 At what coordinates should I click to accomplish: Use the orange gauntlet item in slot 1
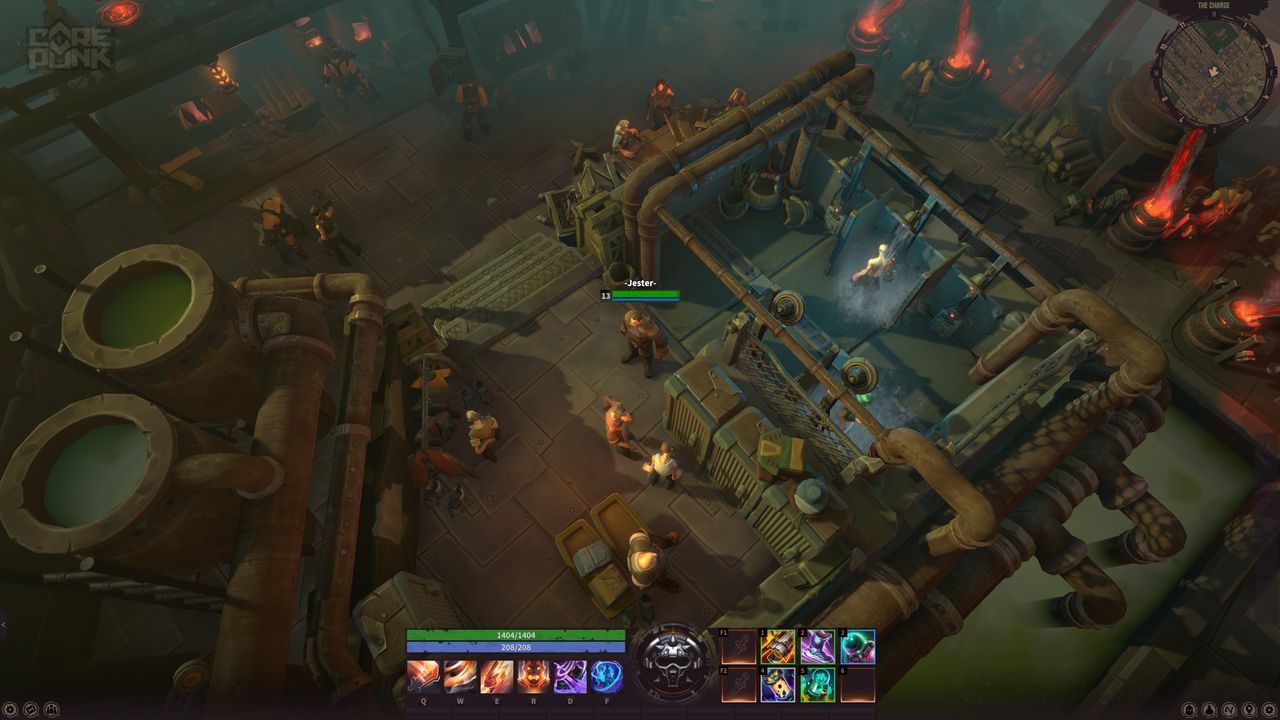[778, 647]
